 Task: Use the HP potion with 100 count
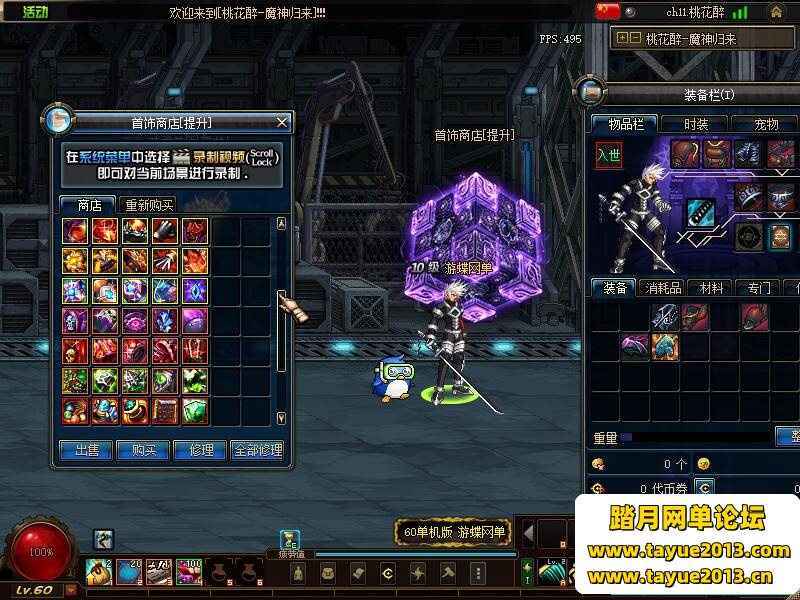tap(189, 572)
